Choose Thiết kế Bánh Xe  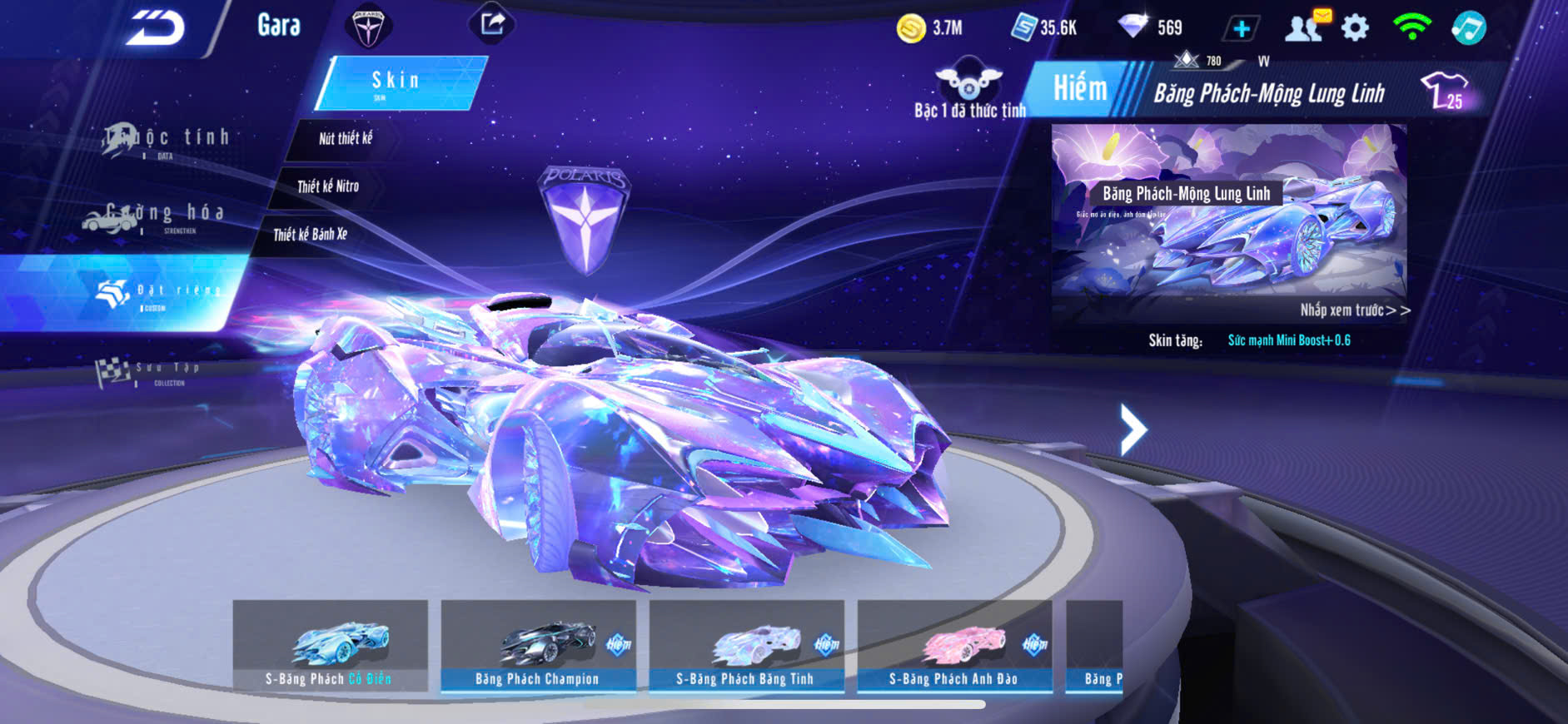tap(310, 235)
